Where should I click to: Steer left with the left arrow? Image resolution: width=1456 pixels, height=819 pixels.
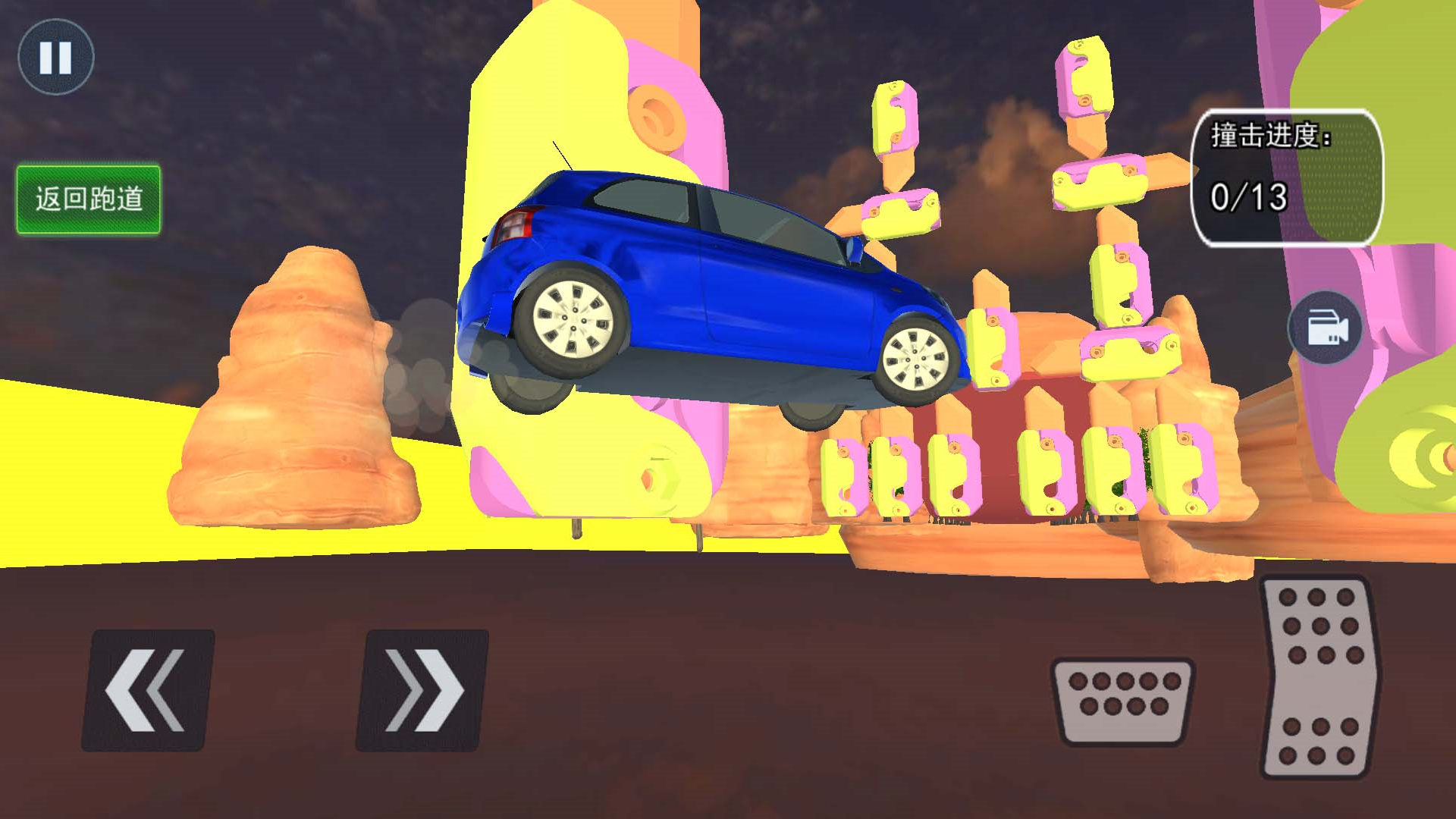click(x=147, y=690)
